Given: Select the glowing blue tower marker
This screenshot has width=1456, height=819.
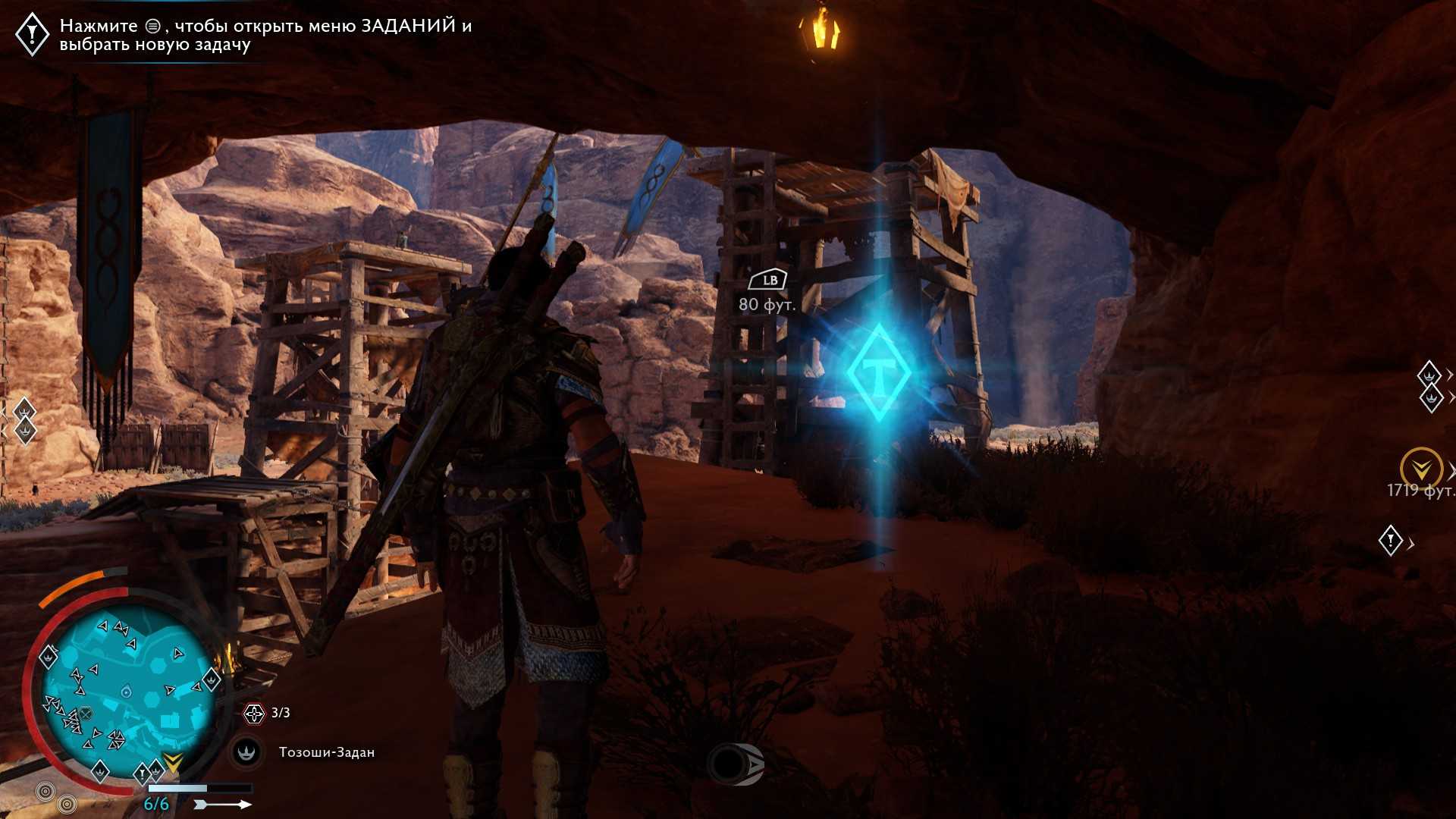Looking at the screenshot, I should click(878, 372).
